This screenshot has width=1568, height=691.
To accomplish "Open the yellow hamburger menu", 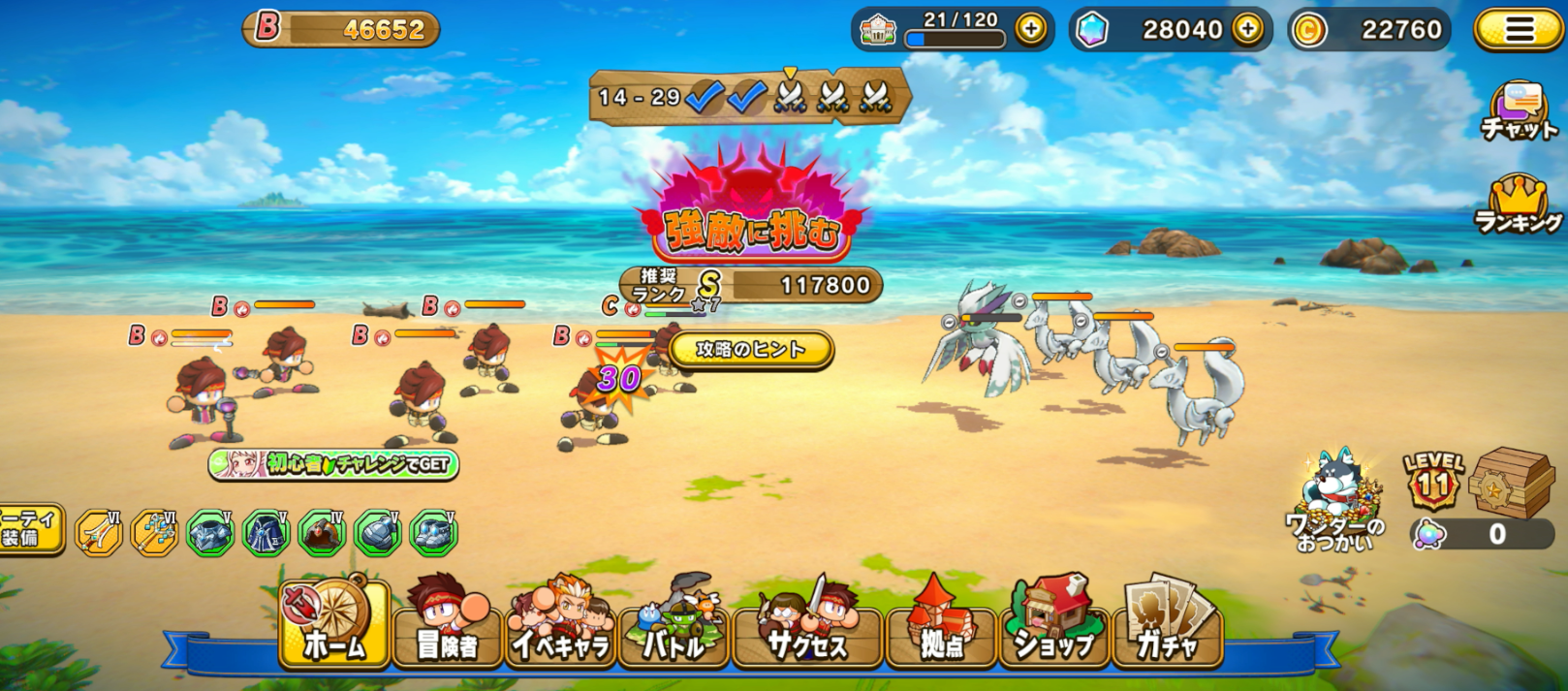I will 1518,30.
